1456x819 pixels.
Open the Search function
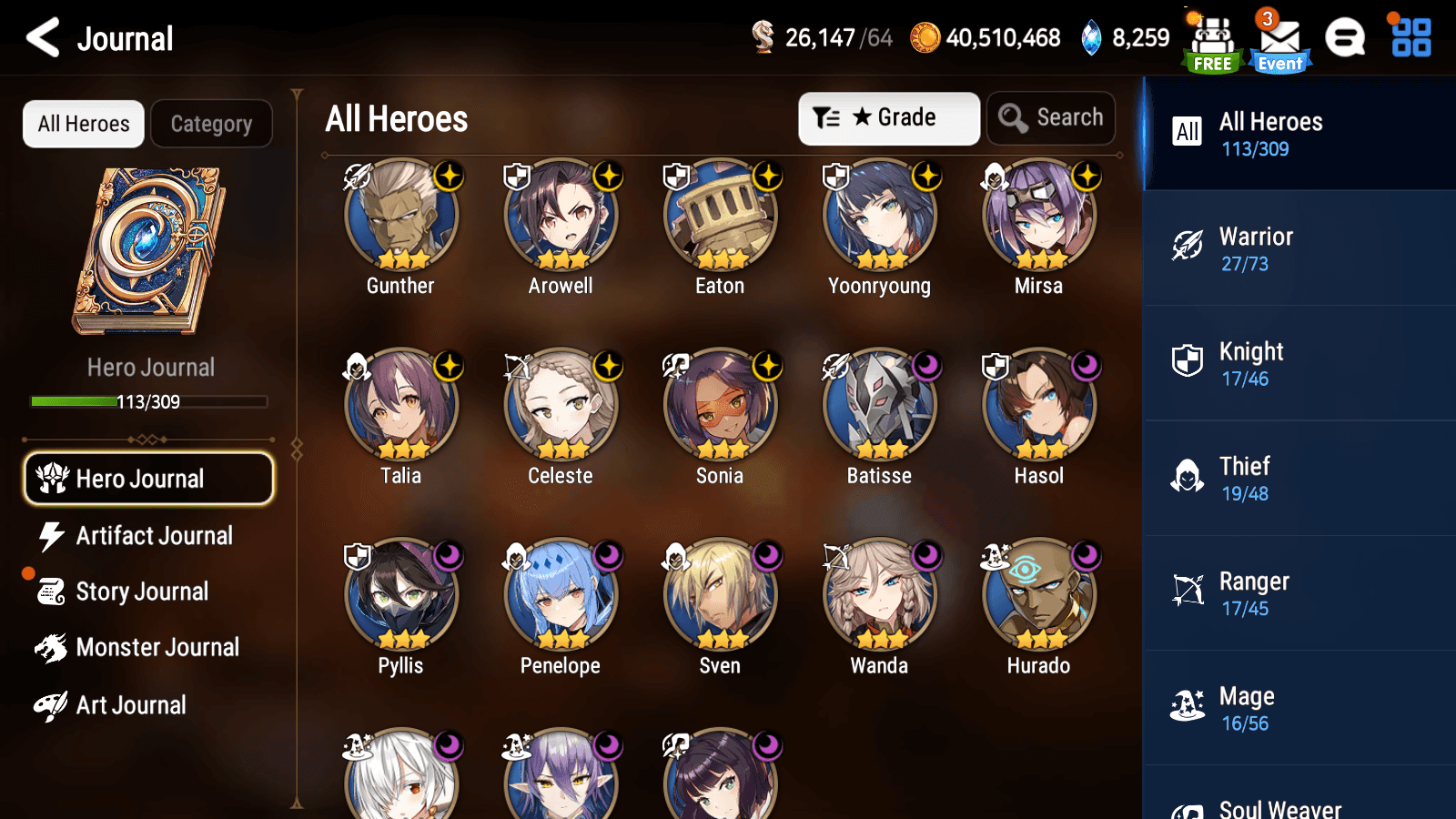point(1051,117)
